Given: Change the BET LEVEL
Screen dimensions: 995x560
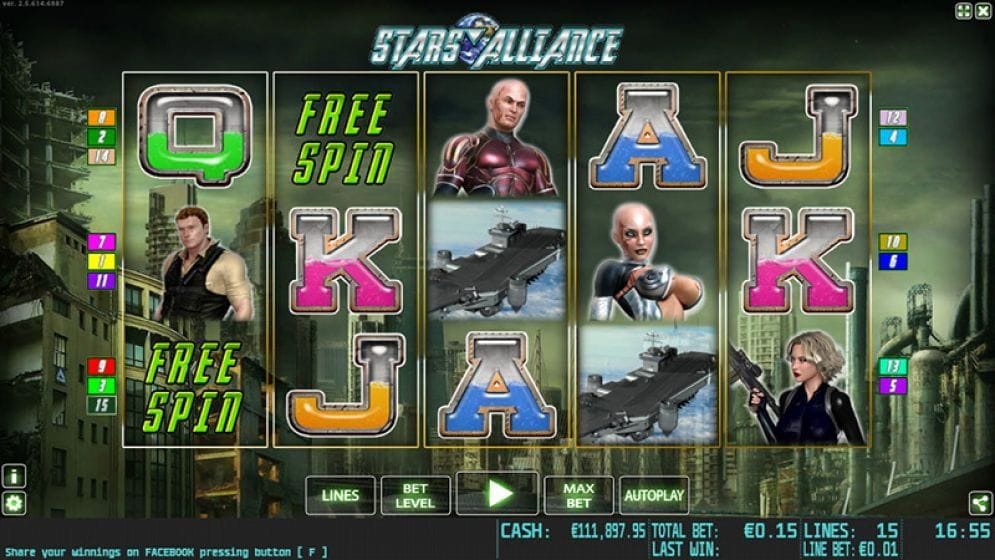Looking at the screenshot, I should click(415, 495).
